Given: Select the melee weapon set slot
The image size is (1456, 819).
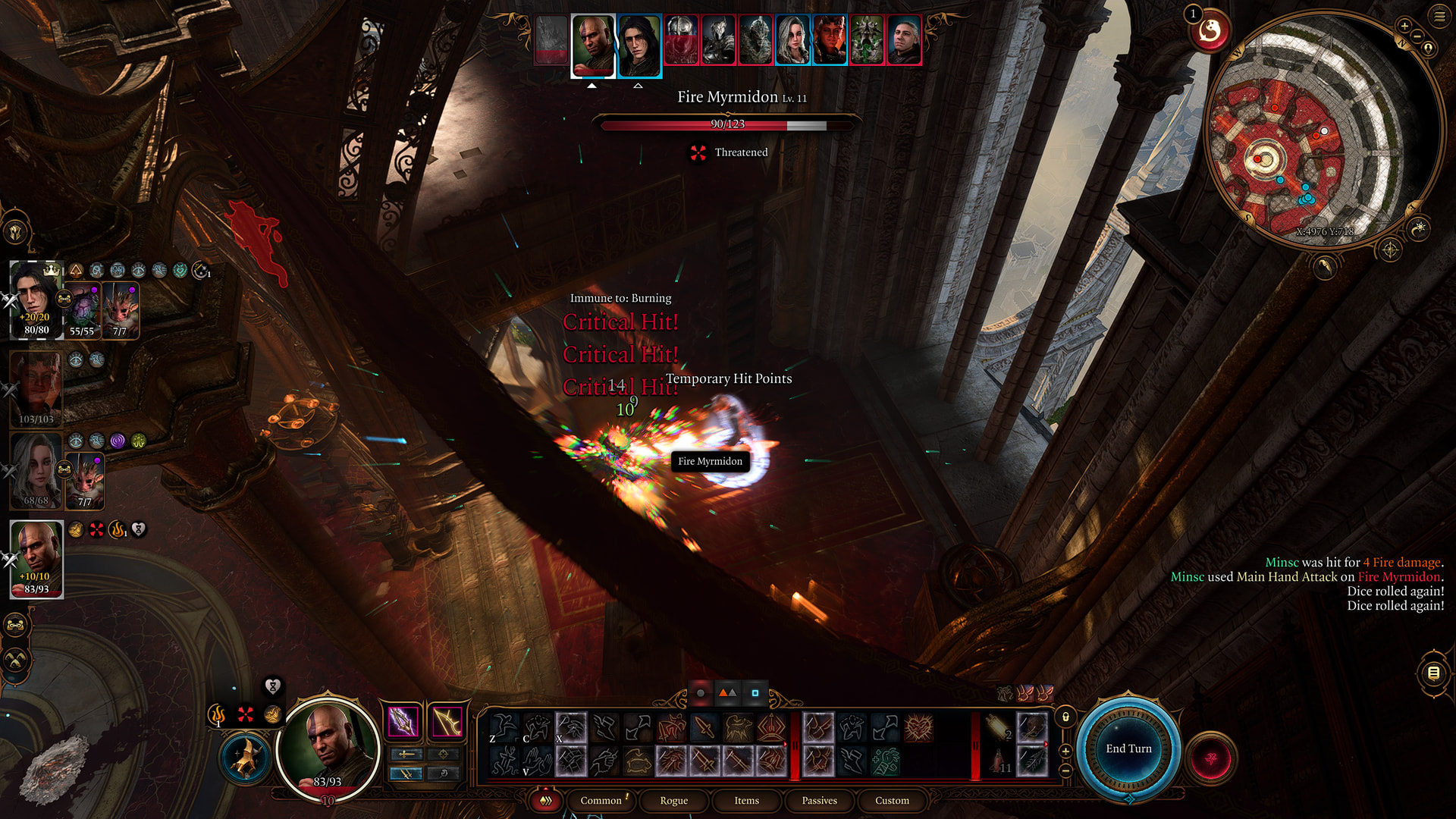Looking at the screenshot, I should pos(403,721).
